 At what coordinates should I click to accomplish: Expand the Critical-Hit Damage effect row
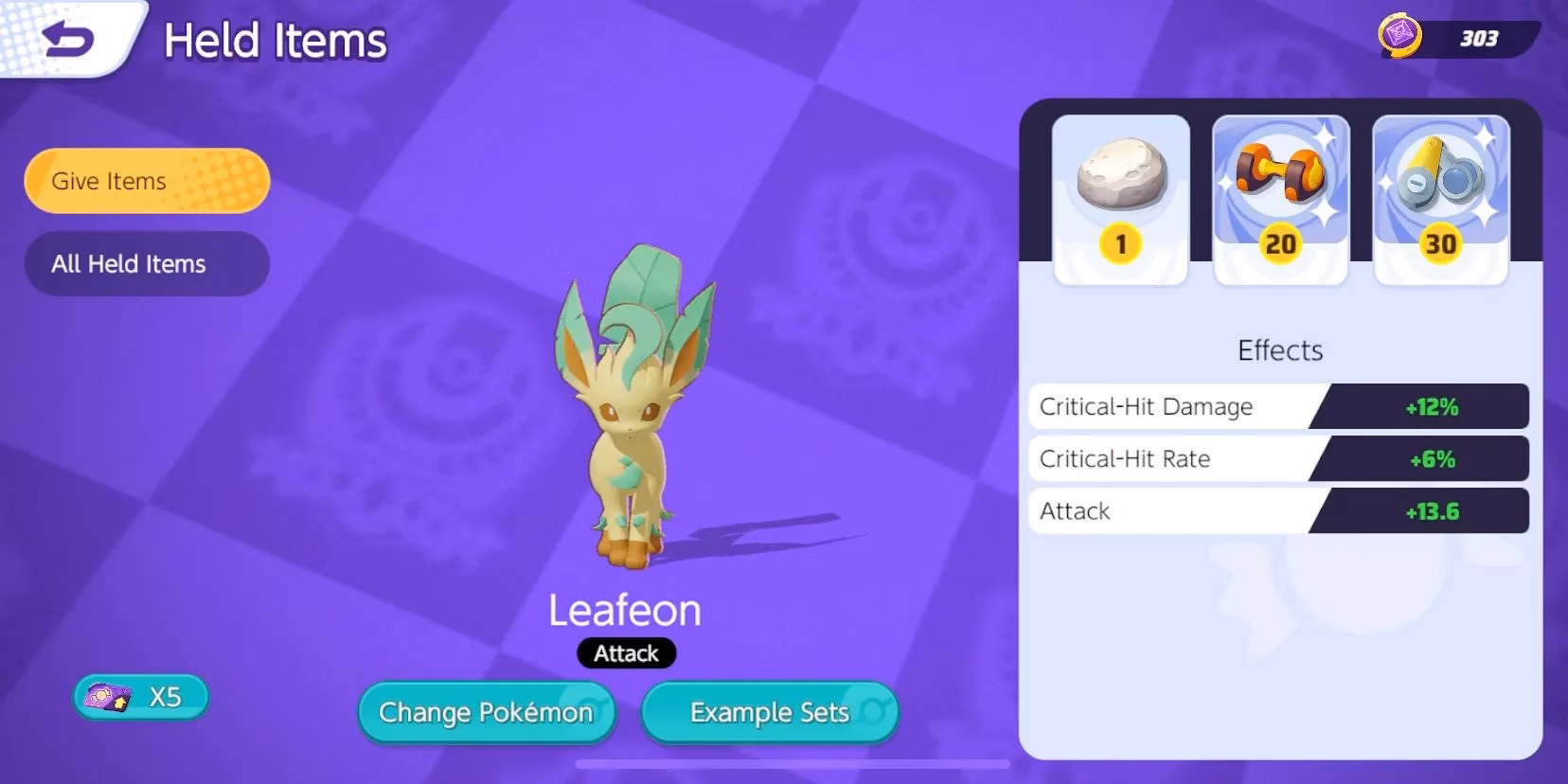pyautogui.click(x=1278, y=406)
